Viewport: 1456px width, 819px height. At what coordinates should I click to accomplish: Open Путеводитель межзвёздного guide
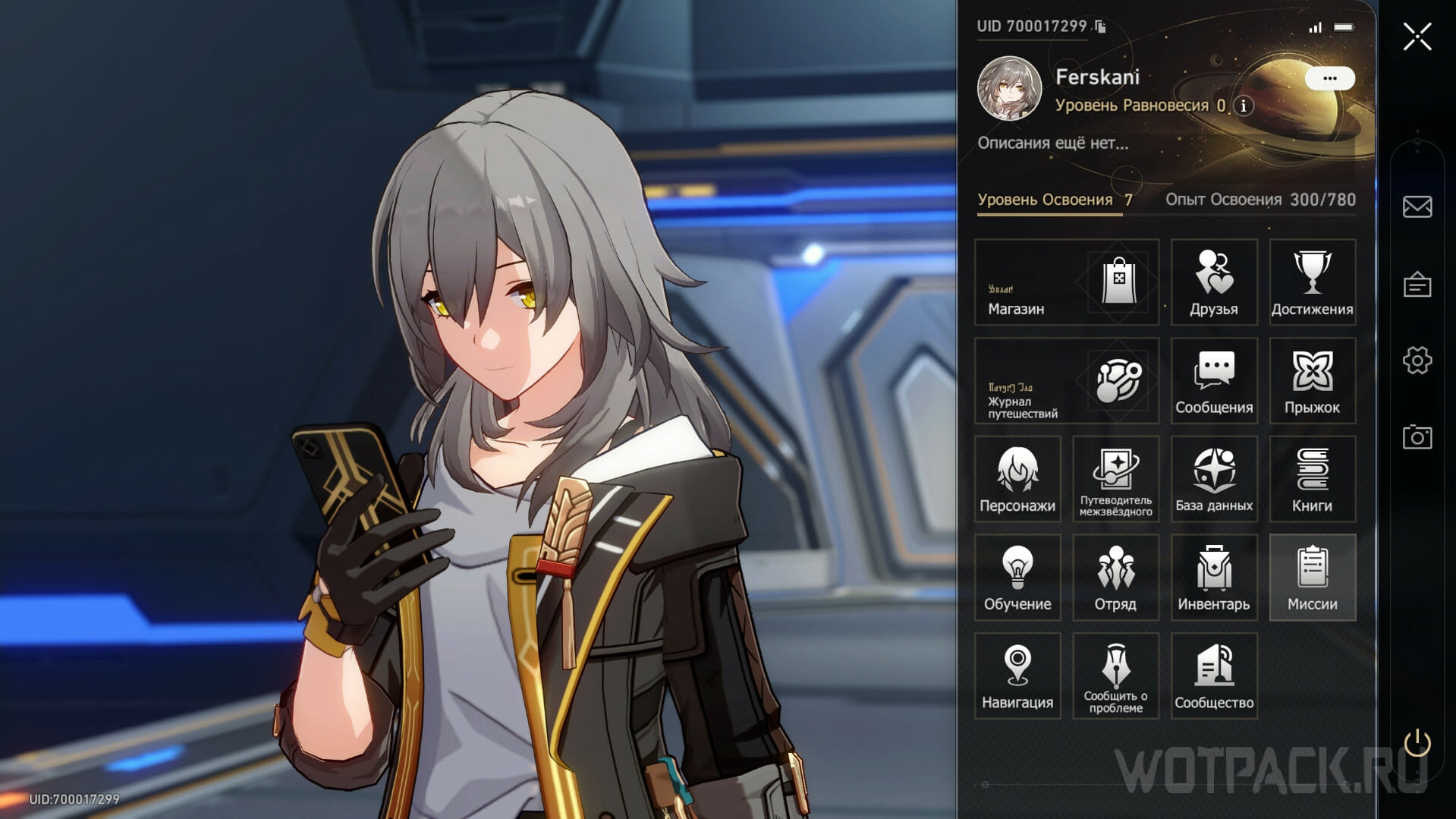tap(1115, 479)
